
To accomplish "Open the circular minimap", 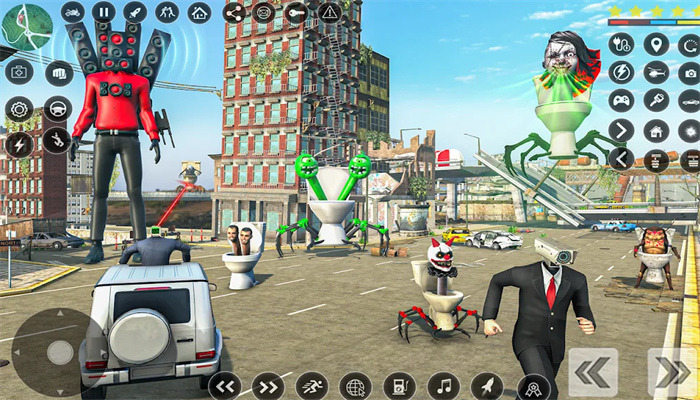I will point(27,28).
